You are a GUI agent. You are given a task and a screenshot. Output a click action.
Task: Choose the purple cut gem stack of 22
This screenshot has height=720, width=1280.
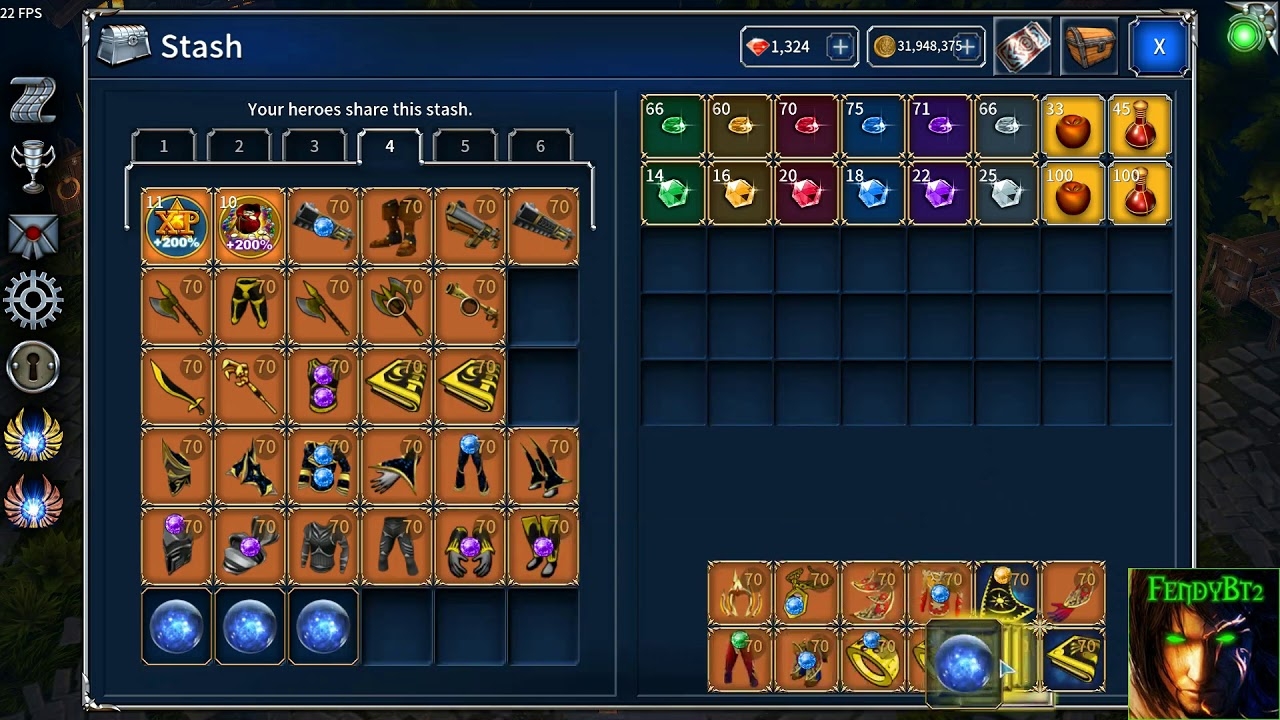click(940, 192)
